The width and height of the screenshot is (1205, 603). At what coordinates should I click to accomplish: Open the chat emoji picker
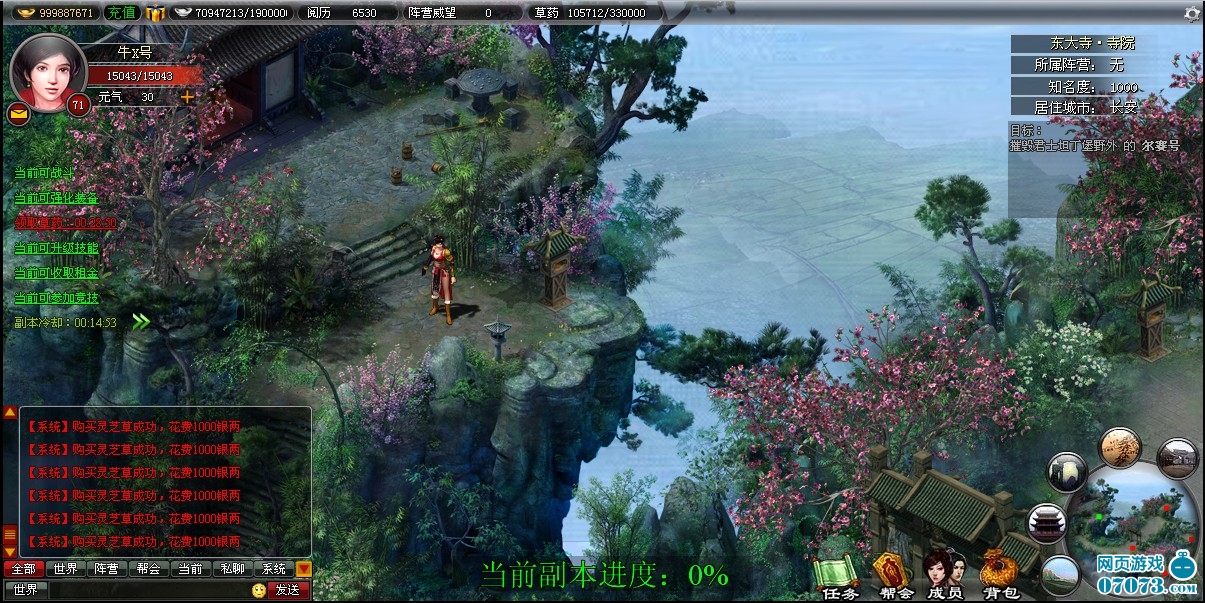(259, 590)
